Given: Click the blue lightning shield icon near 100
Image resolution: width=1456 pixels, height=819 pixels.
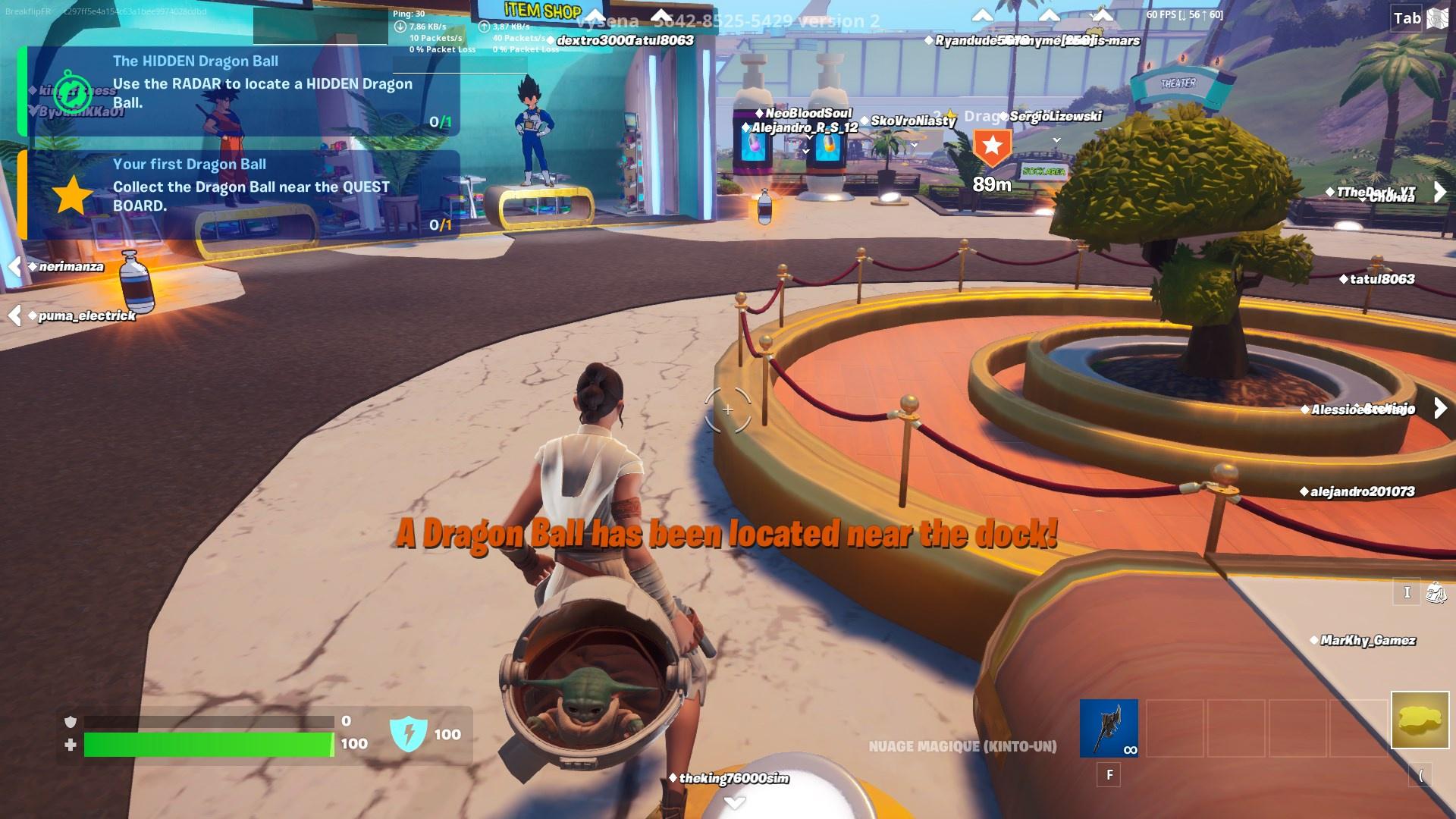Looking at the screenshot, I should (409, 733).
